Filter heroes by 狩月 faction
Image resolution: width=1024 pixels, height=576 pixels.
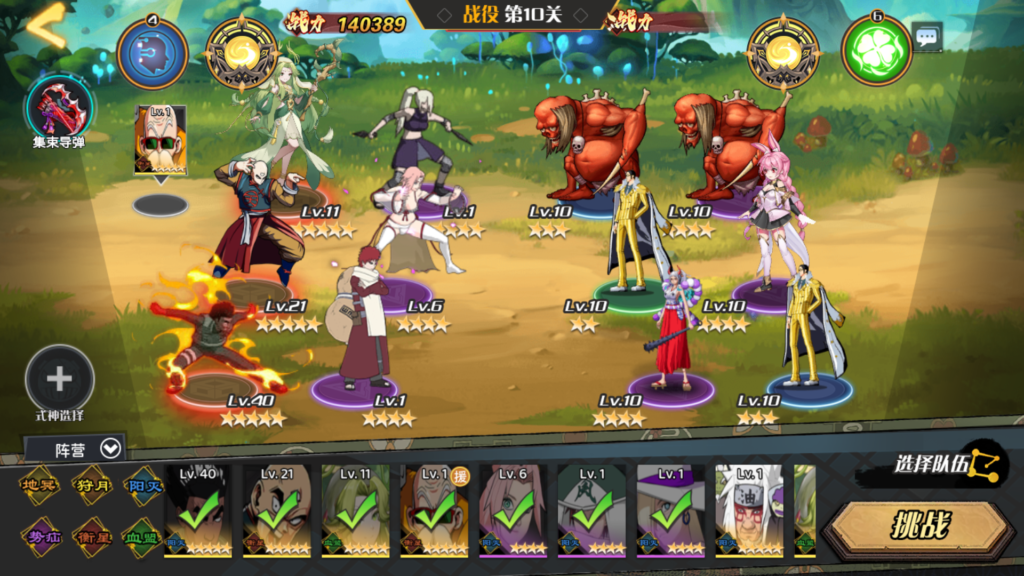pyautogui.click(x=92, y=486)
